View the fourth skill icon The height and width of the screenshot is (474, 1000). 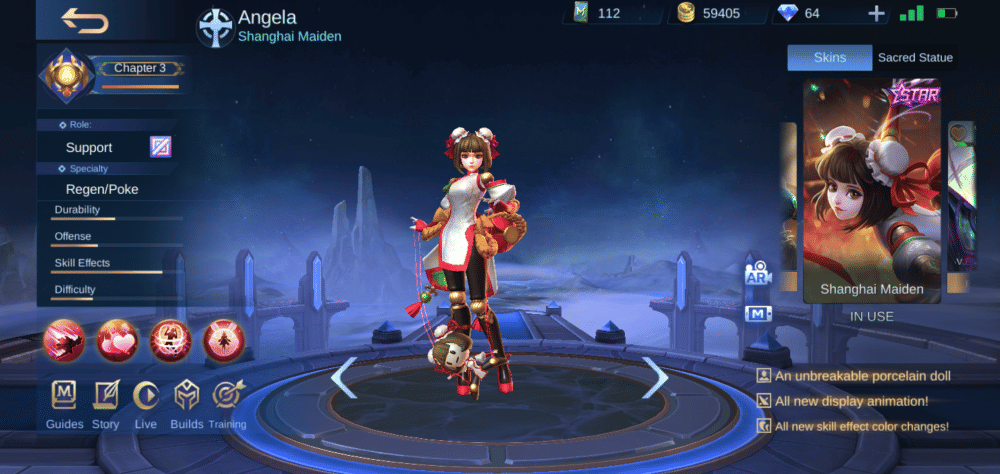pyautogui.click(x=223, y=341)
